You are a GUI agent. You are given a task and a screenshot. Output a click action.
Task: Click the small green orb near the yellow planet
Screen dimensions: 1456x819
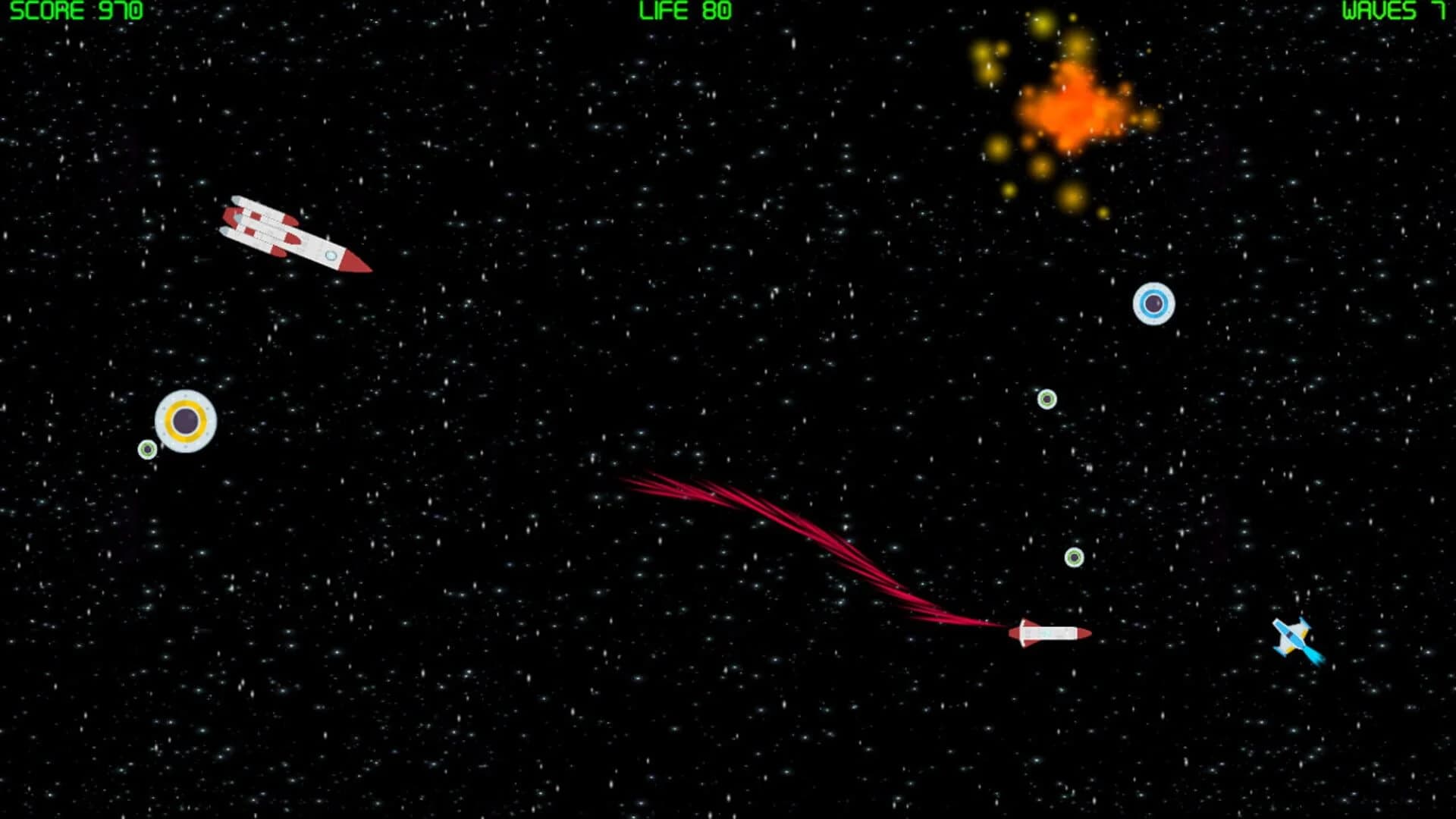[146, 450]
